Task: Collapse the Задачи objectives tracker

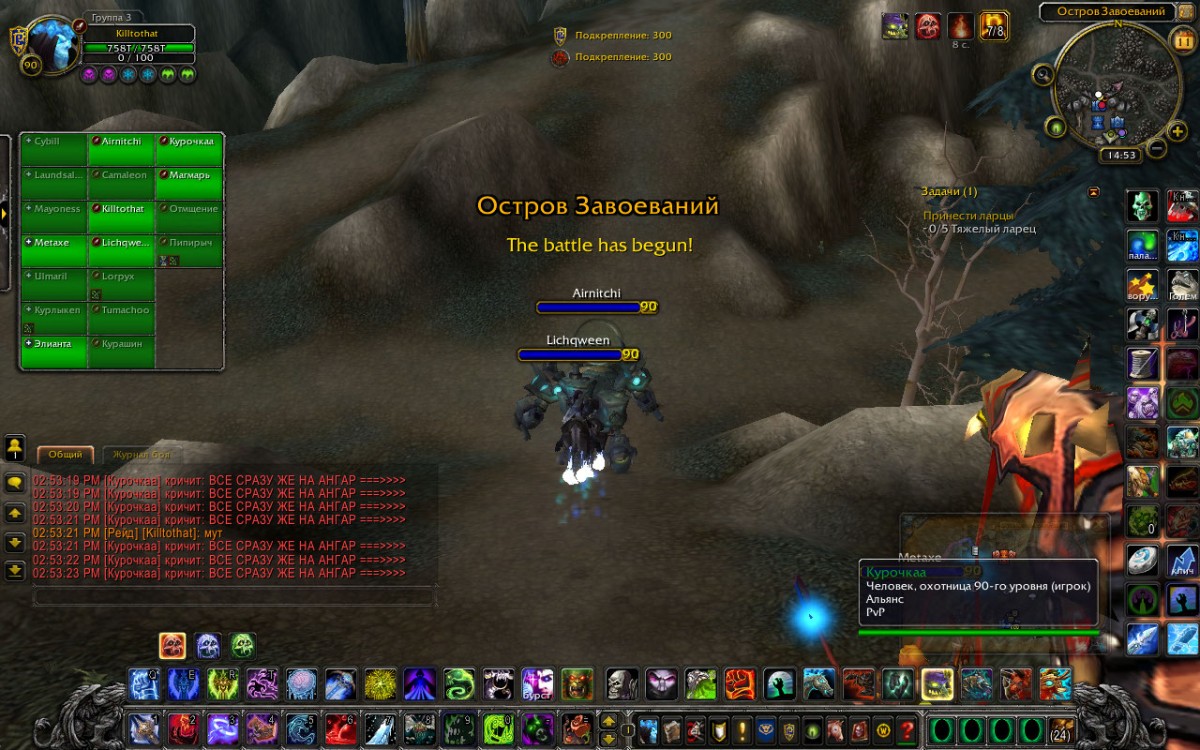Action: 1094,192
